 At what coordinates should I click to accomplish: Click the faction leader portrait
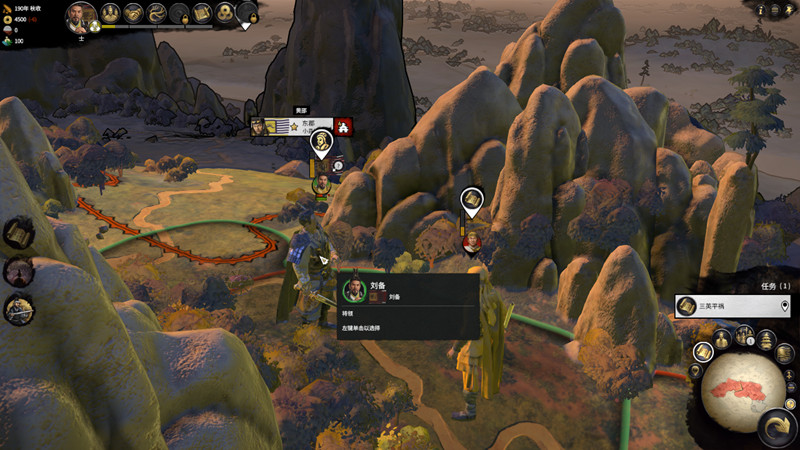pos(81,15)
